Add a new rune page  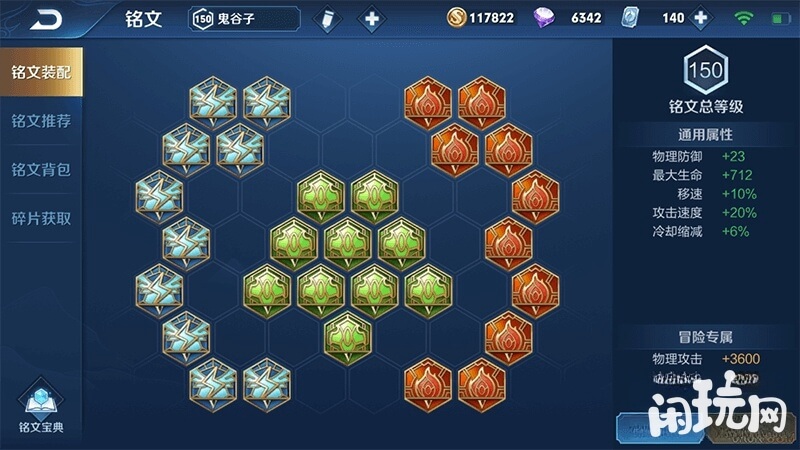[x=371, y=18]
